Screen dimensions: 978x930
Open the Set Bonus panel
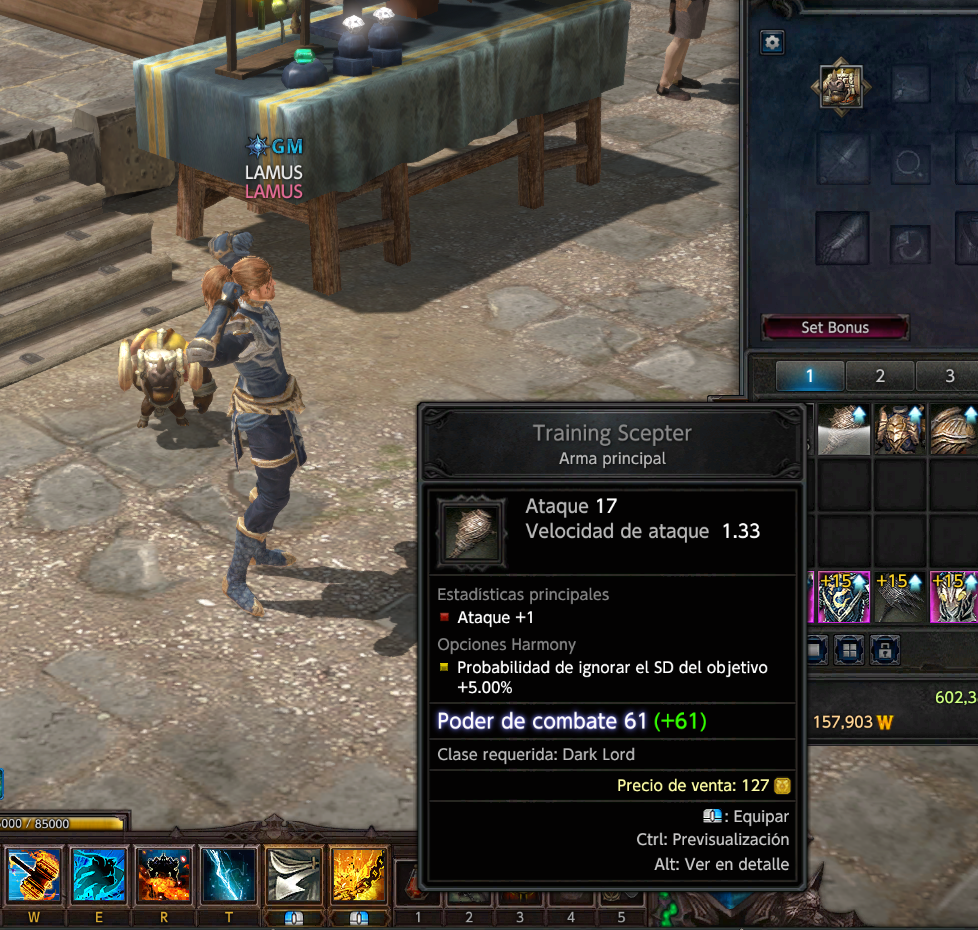click(835, 327)
